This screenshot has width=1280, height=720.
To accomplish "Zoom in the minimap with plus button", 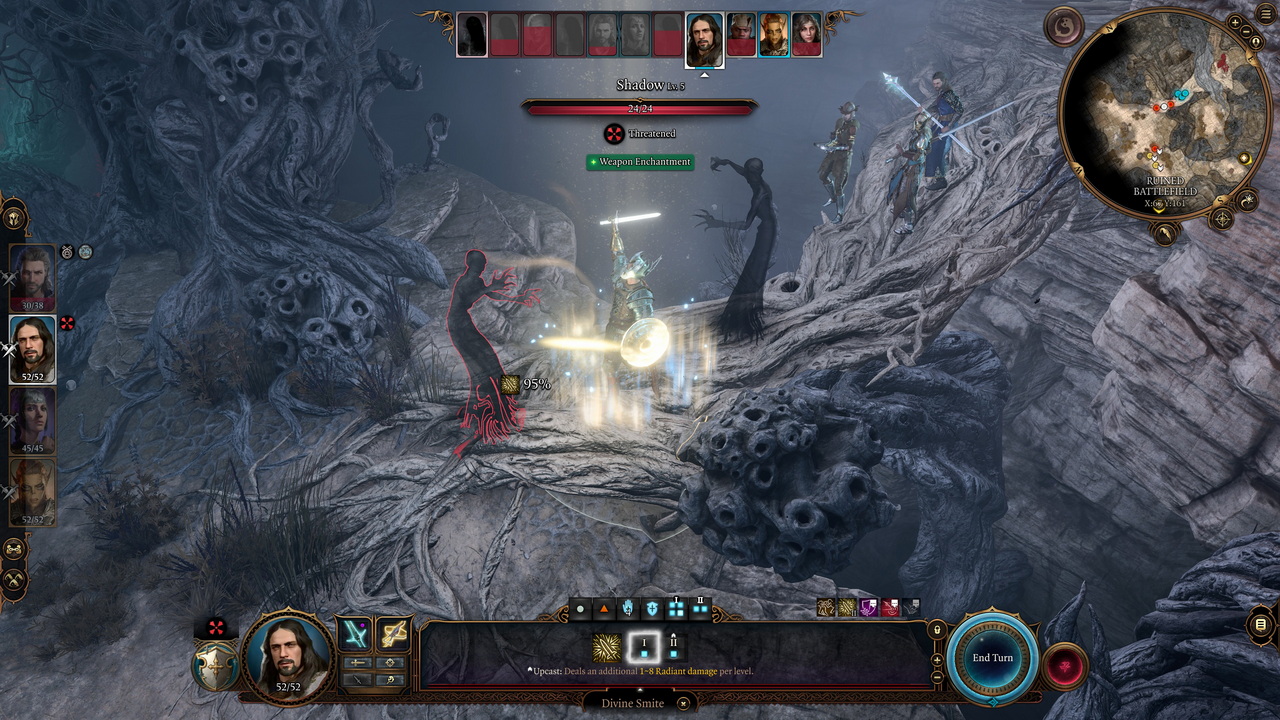I will pyautogui.click(x=1235, y=22).
